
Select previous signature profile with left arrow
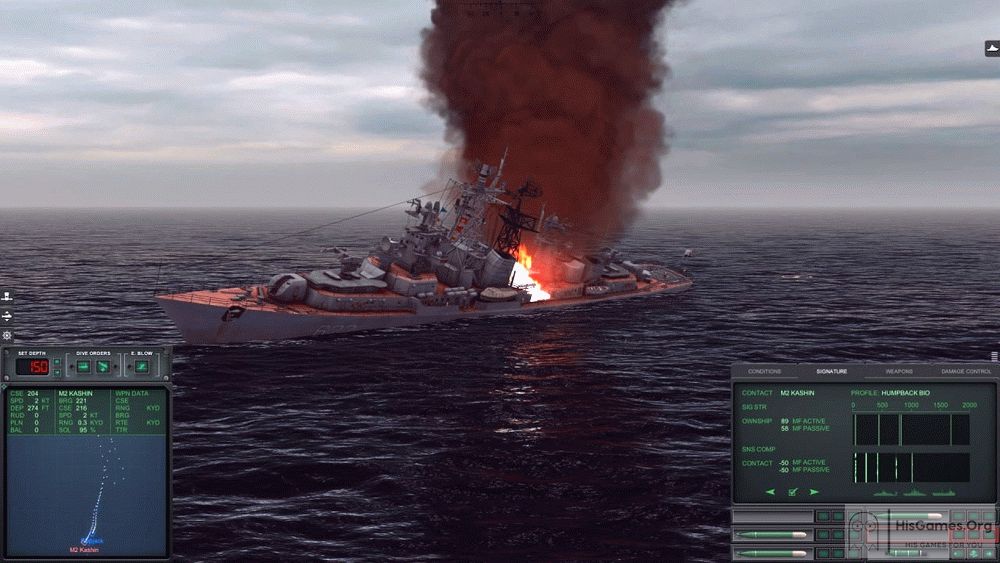[x=770, y=492]
